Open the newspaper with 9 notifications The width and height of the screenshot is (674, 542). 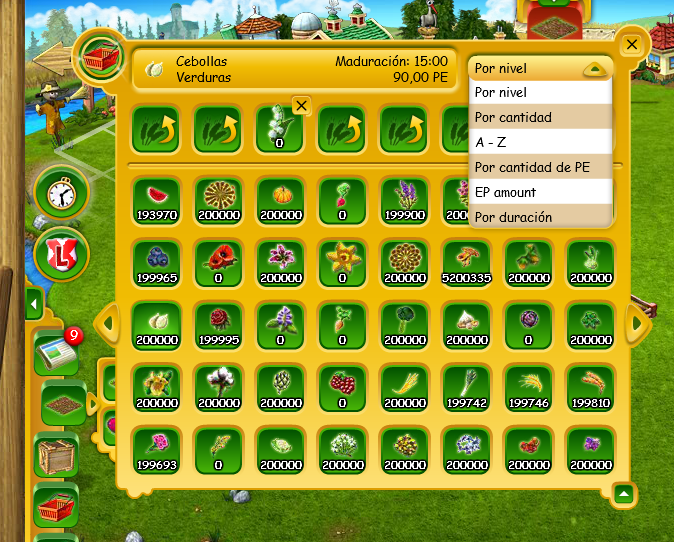coord(55,353)
